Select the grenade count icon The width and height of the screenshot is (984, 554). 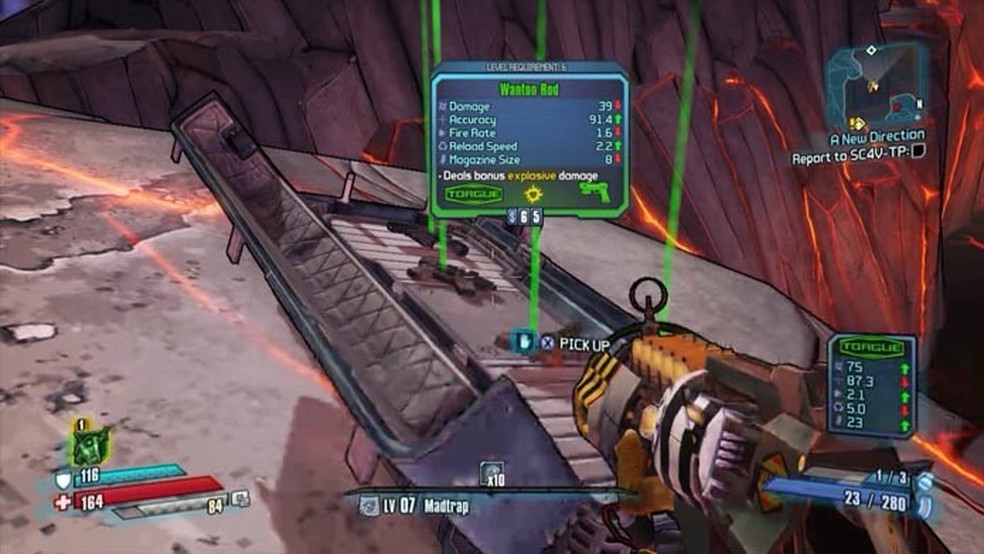[491, 473]
